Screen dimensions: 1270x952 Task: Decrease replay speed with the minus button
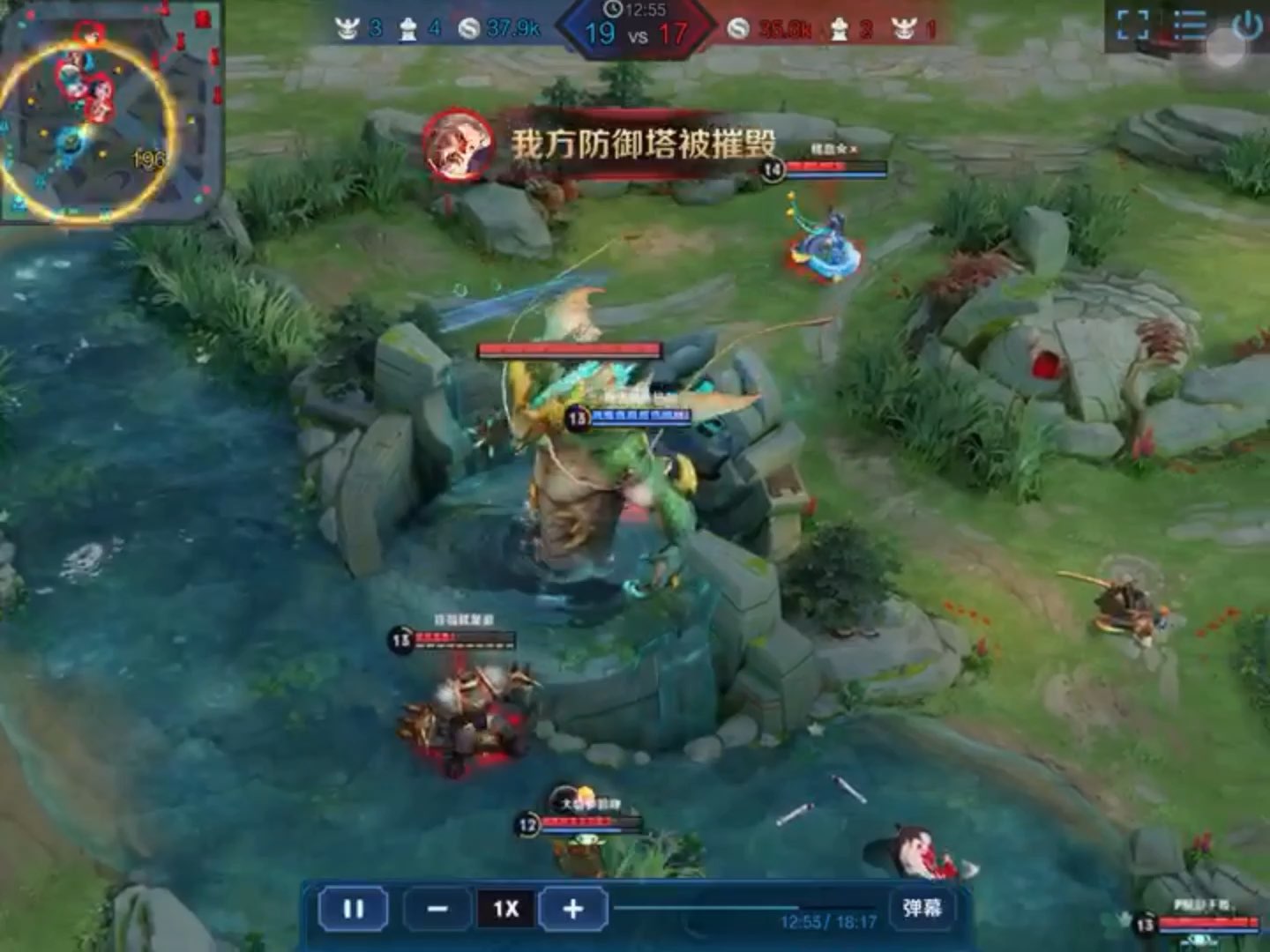[437, 908]
